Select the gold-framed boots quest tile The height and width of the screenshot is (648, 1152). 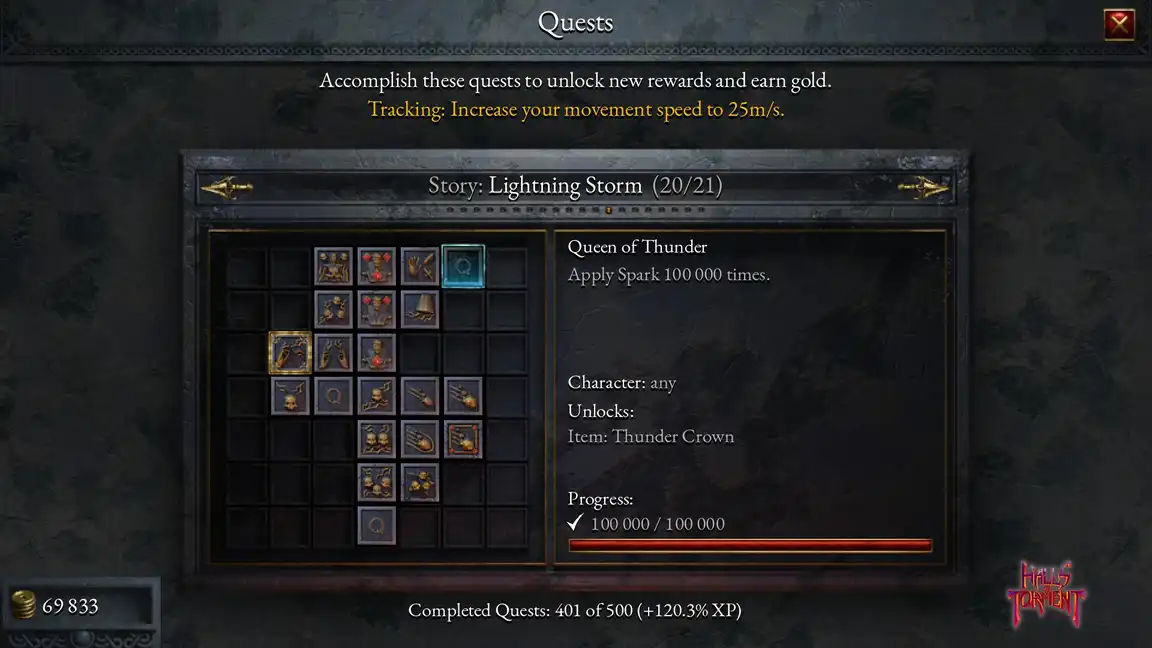290,353
